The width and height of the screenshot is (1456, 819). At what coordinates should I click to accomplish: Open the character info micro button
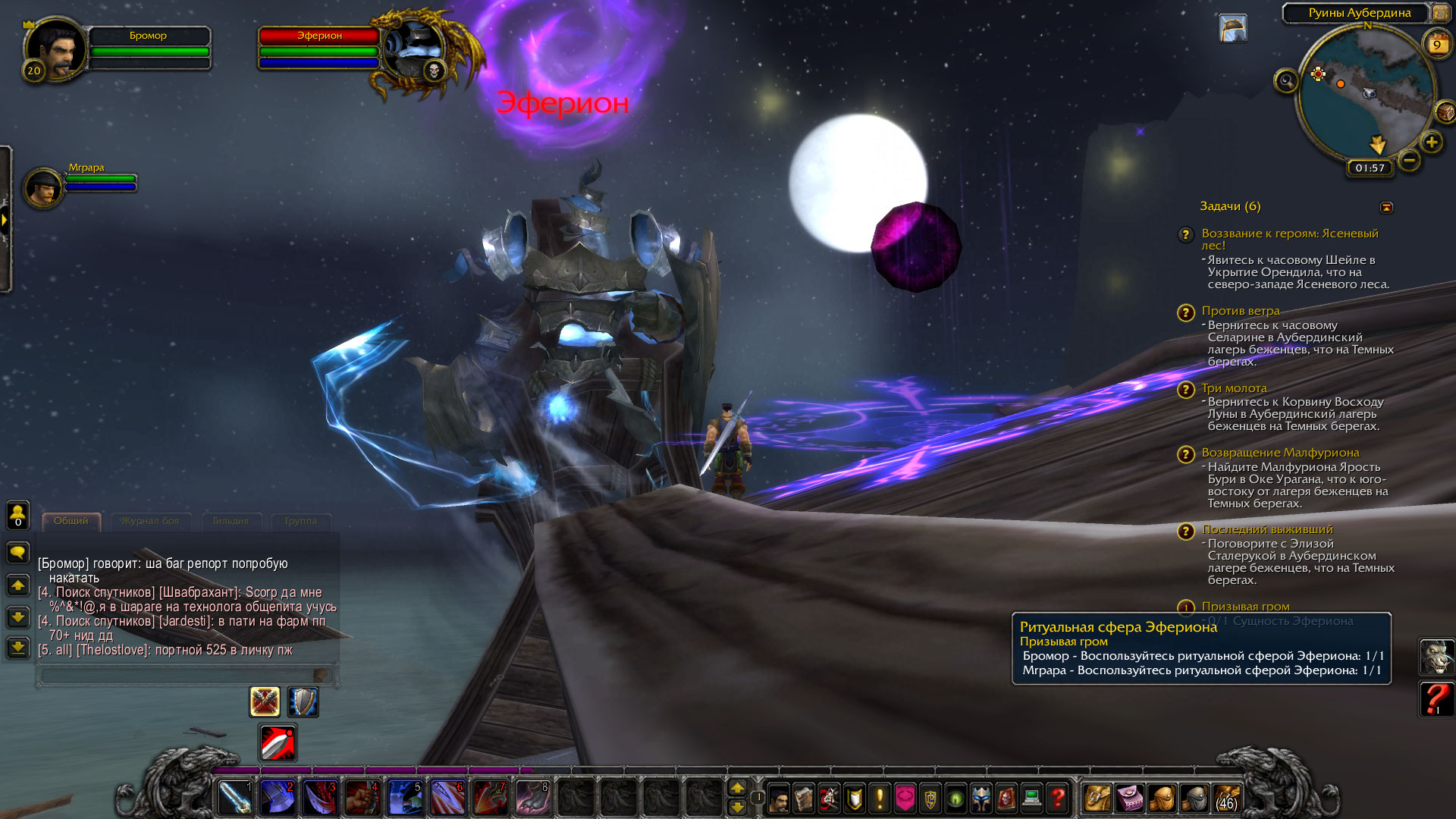coord(779,799)
